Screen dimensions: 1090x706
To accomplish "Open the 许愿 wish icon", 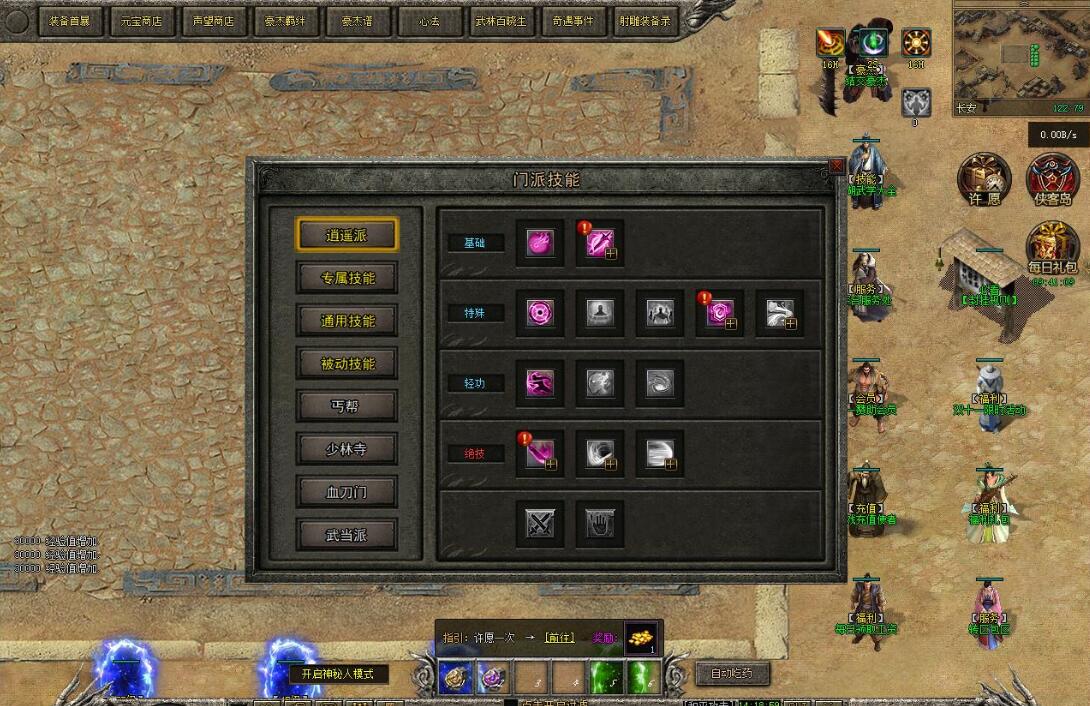I will click(x=984, y=180).
